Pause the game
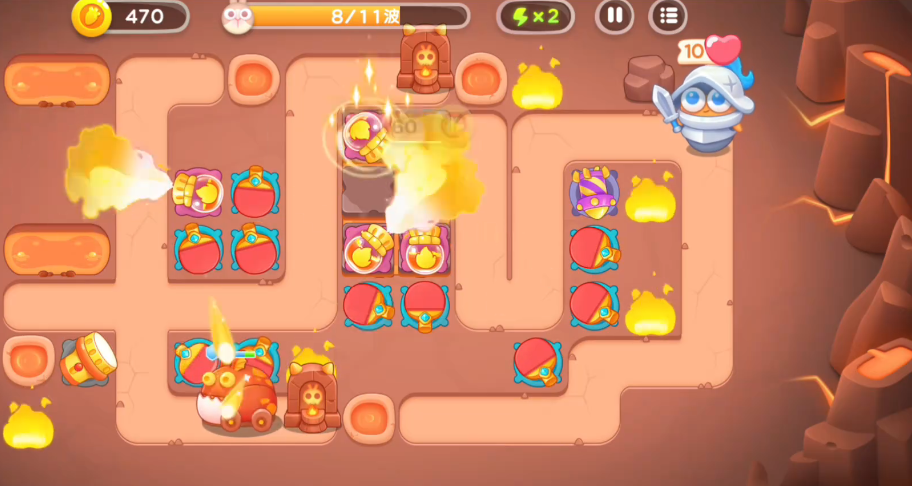 pos(614,16)
